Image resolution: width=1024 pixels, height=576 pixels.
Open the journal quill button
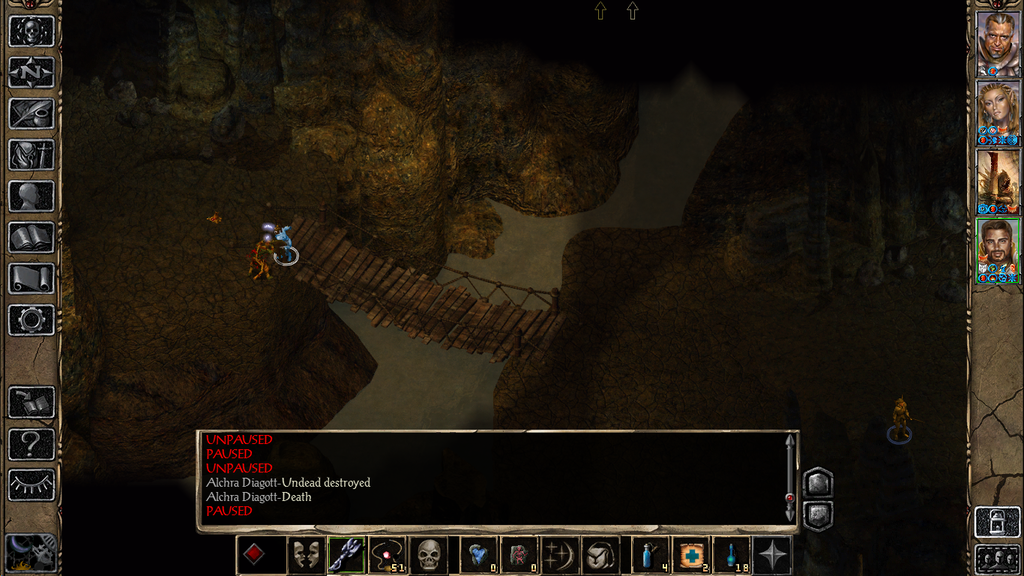[31, 113]
